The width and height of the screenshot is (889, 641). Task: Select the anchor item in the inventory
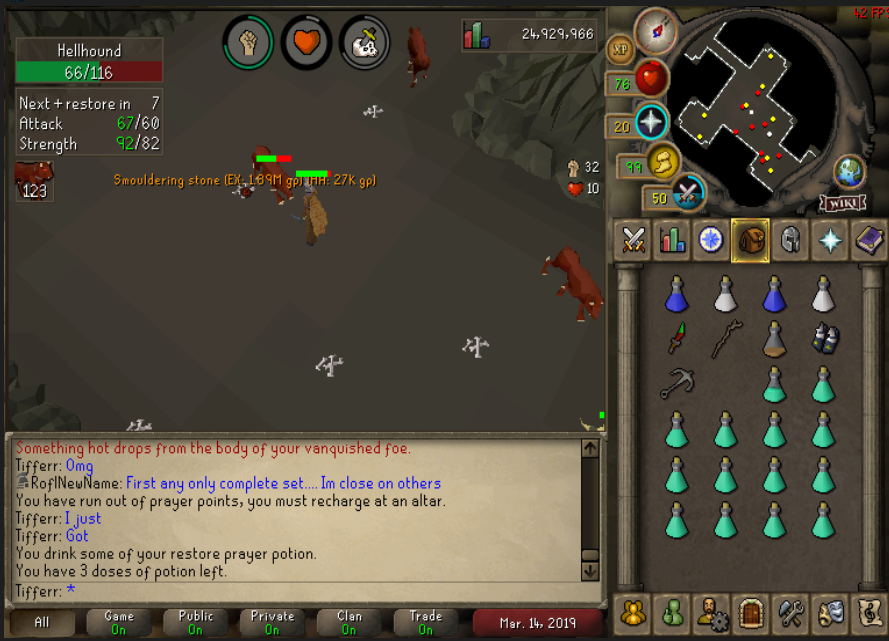click(x=677, y=382)
